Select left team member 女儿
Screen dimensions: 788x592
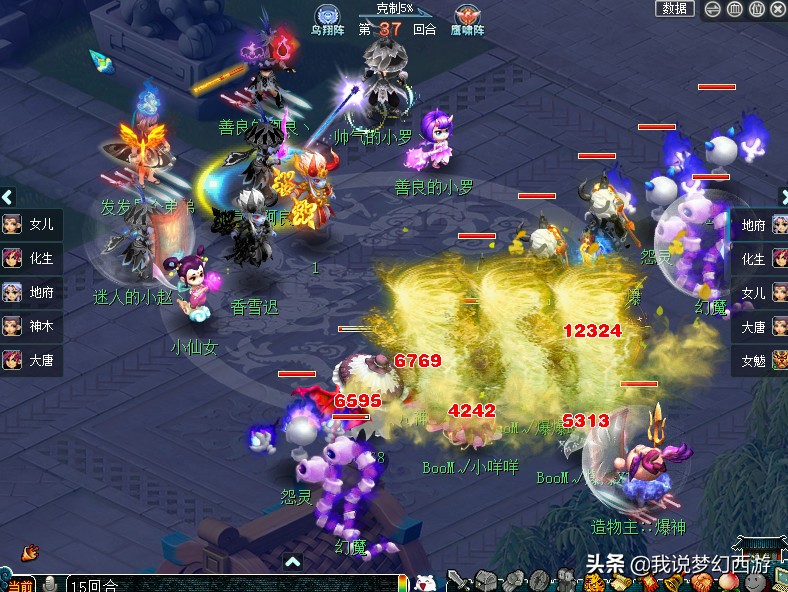click(x=30, y=225)
